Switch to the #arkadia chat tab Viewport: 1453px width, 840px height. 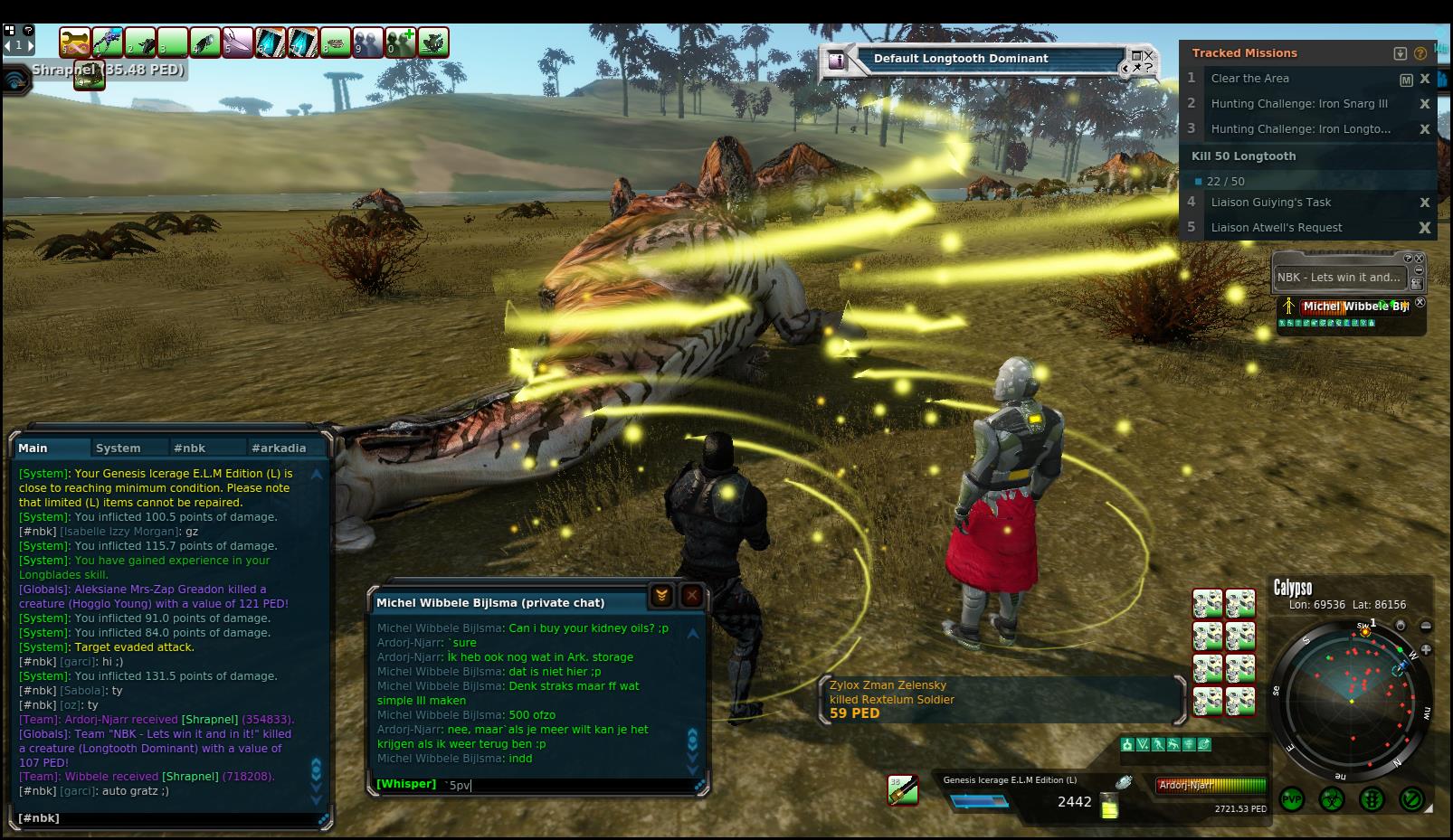tap(279, 448)
